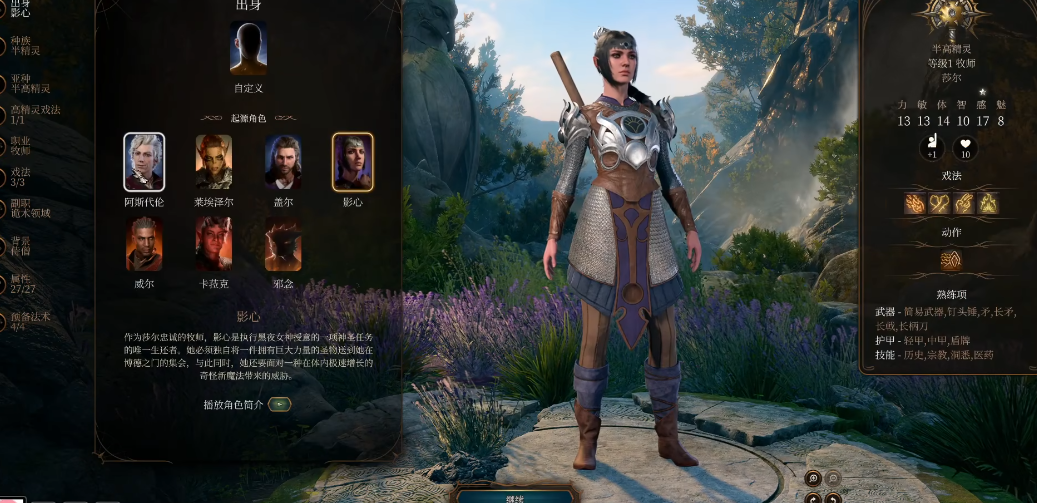Select the 威尔 origin character
1037x503 pixels.
point(144,244)
